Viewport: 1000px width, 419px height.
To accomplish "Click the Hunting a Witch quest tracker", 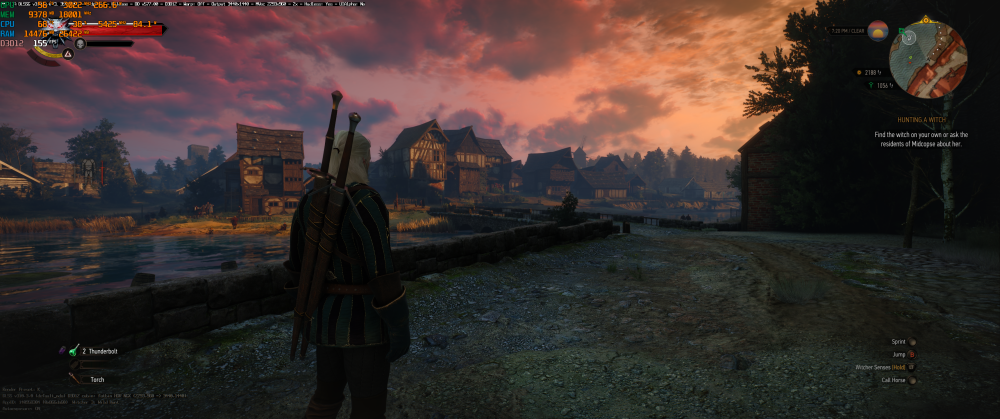I will 921,120.
